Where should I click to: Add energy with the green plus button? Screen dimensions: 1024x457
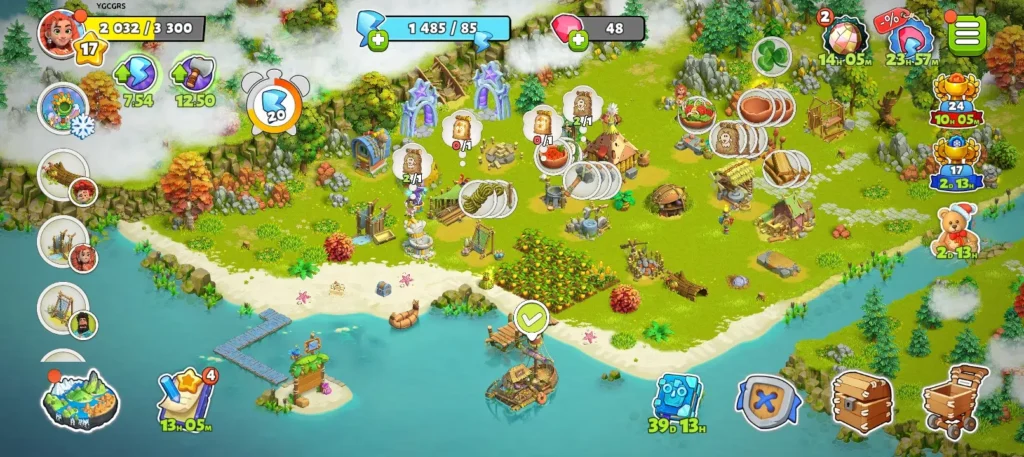click(x=378, y=40)
